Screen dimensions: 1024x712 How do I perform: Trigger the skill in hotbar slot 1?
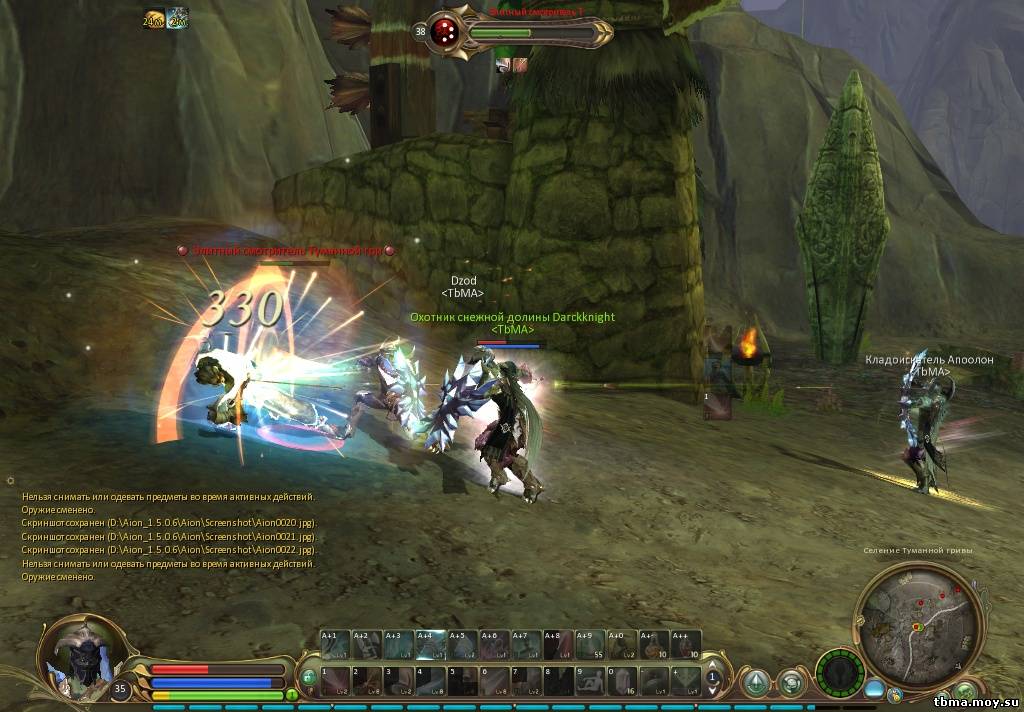336,680
